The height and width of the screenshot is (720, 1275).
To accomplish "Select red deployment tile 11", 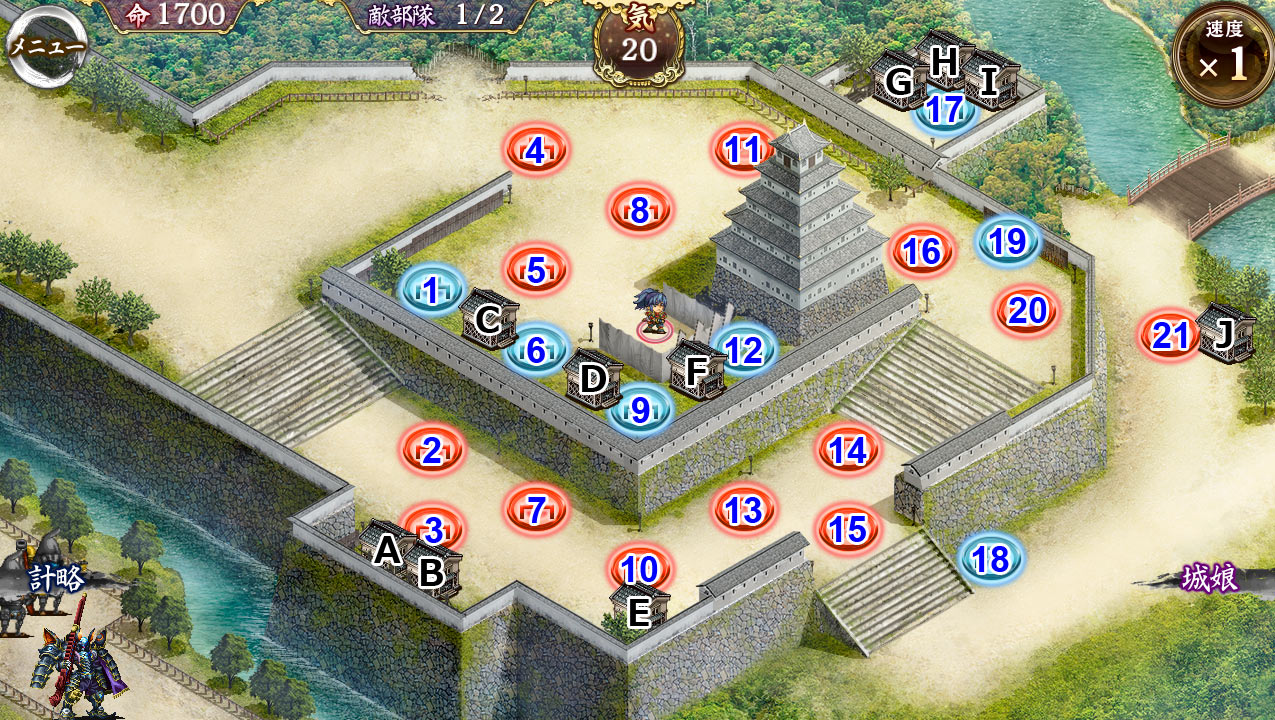I will coord(744,150).
